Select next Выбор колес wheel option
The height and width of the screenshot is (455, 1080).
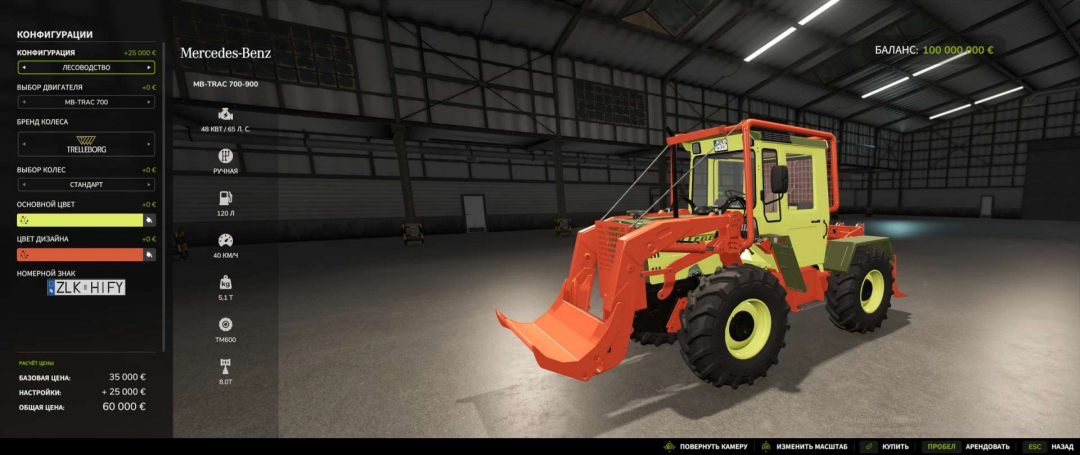coord(149,185)
